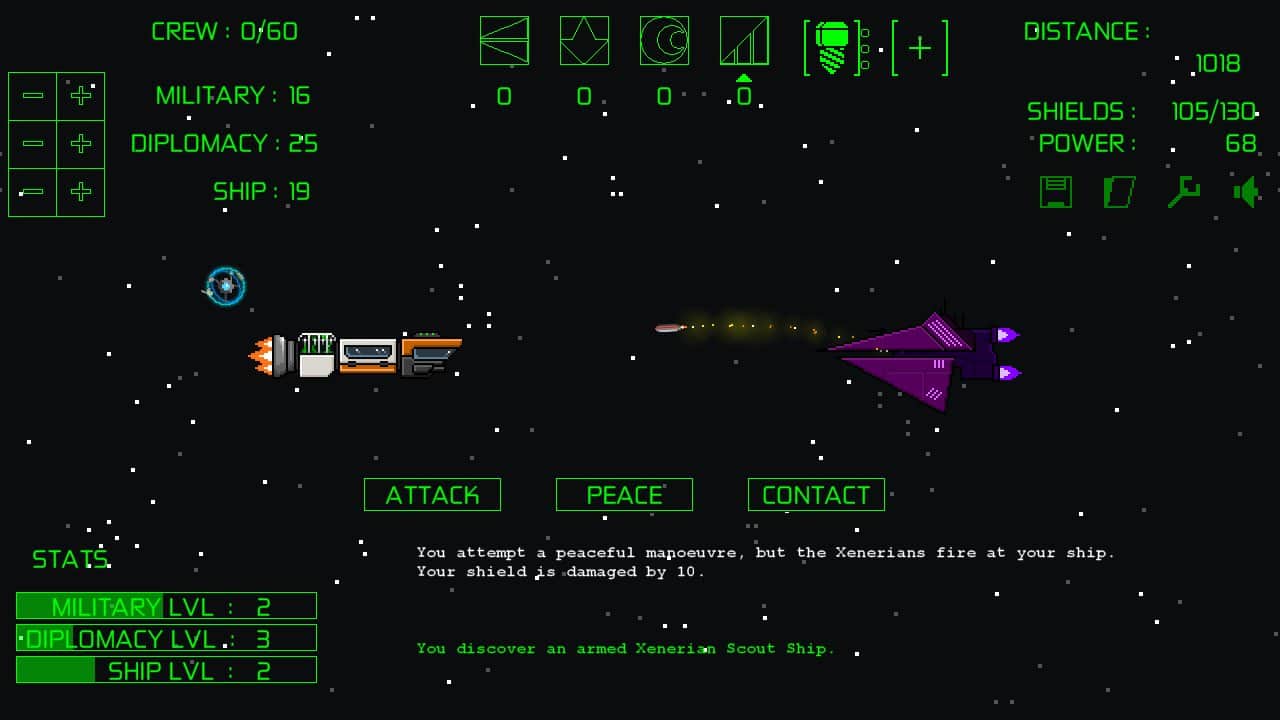Screen dimensions: 1280x720
Task: Select the bar chart resource icon
Action: point(744,41)
